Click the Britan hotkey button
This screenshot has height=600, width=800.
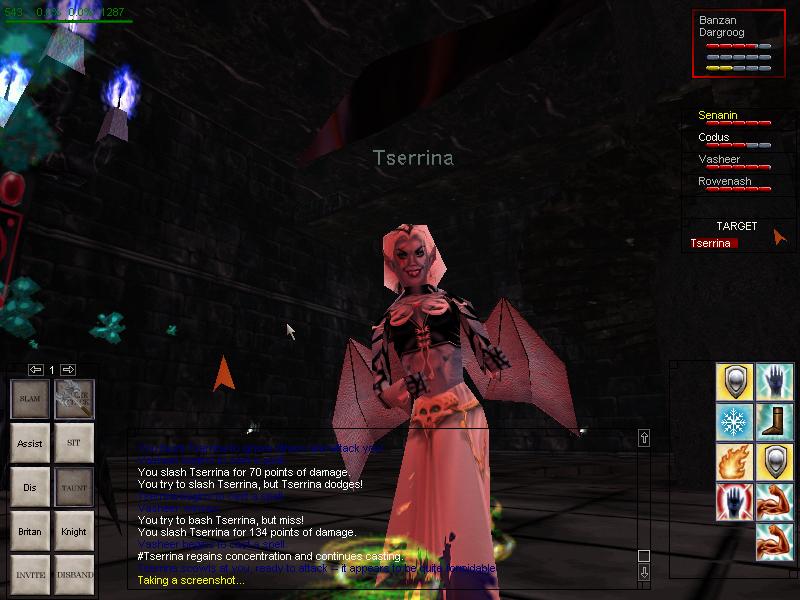pos(30,531)
